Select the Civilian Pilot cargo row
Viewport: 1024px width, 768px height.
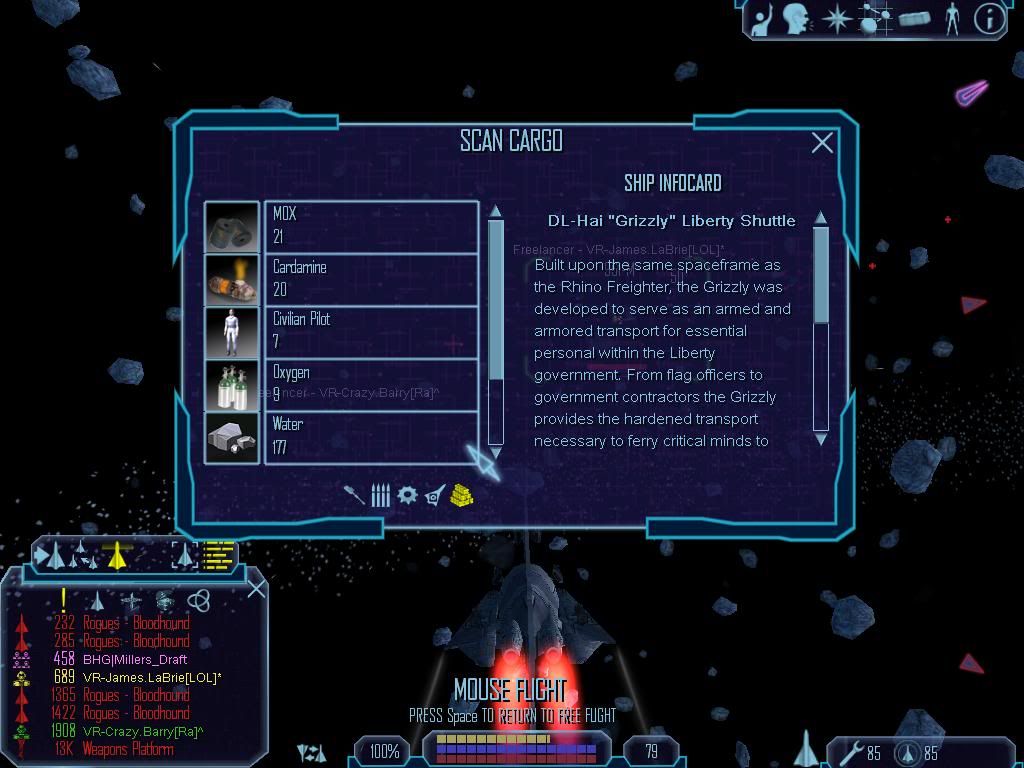[x=370, y=331]
